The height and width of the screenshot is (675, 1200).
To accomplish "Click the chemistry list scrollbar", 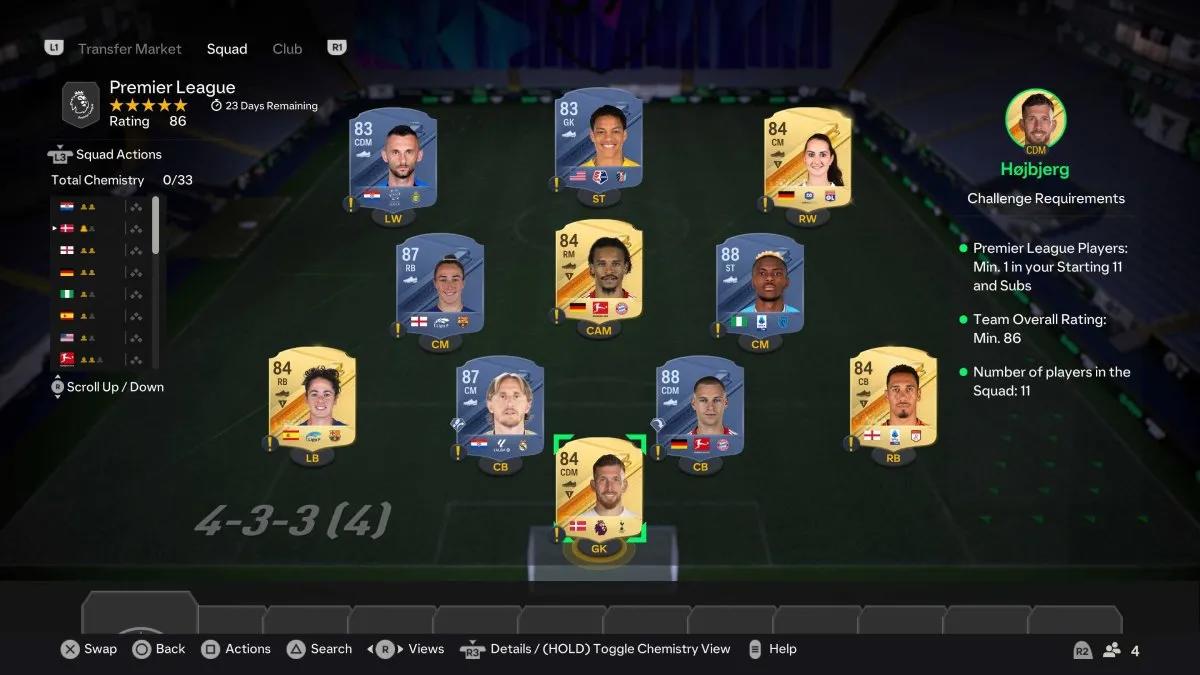I will (155, 225).
